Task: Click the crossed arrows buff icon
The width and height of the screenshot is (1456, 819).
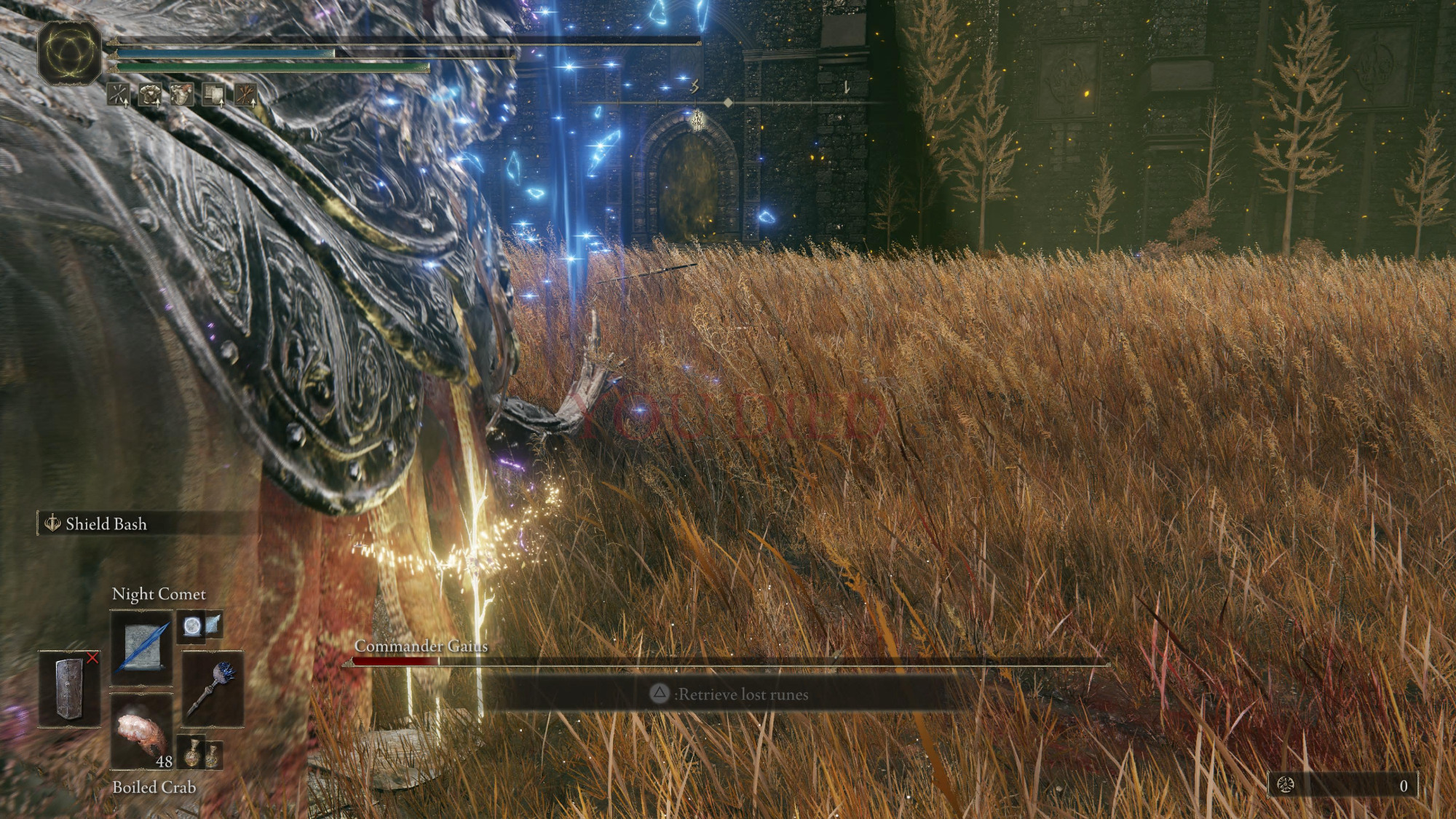Action: coord(245,94)
